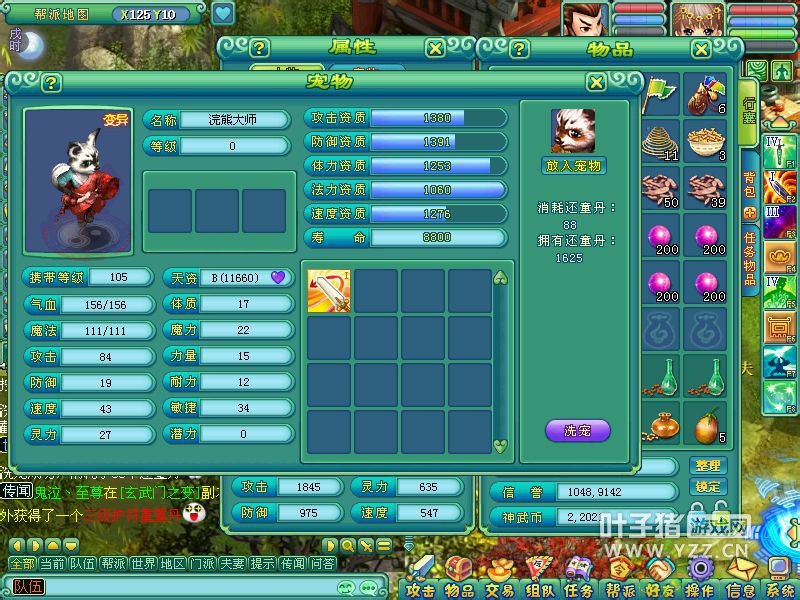Click the 洗宠 pet wash button
800x600 pixels.
coord(577,431)
